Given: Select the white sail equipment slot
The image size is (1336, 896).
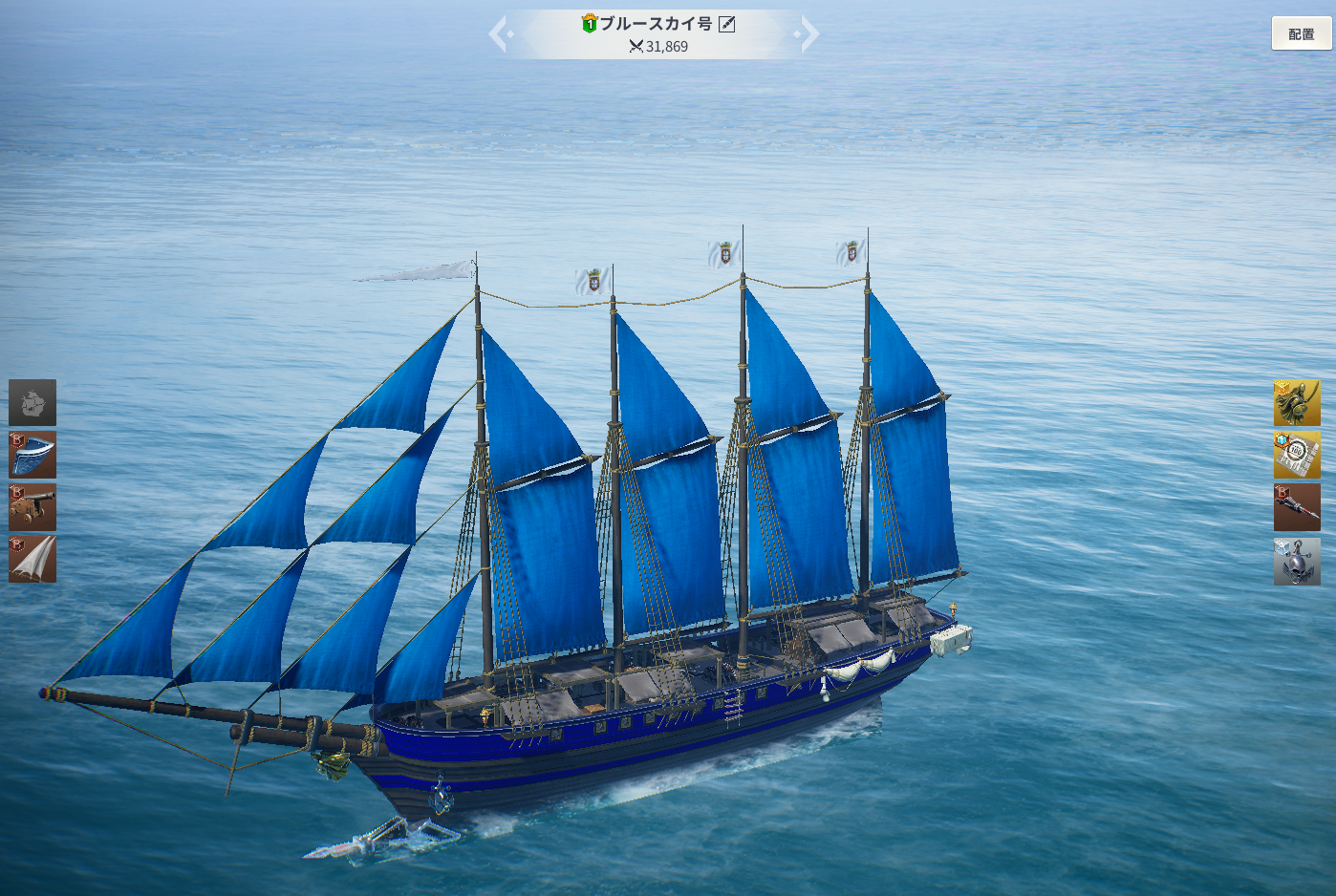Looking at the screenshot, I should [x=32, y=559].
